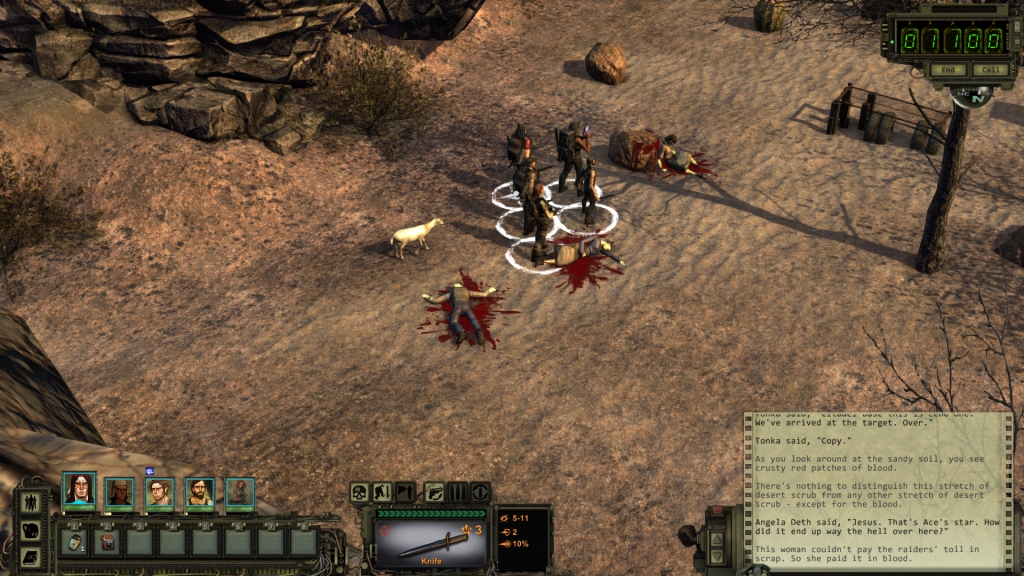Viewport: 1024px width, 576px height.
Task: Activate the skull headshot action
Action: click(360, 491)
